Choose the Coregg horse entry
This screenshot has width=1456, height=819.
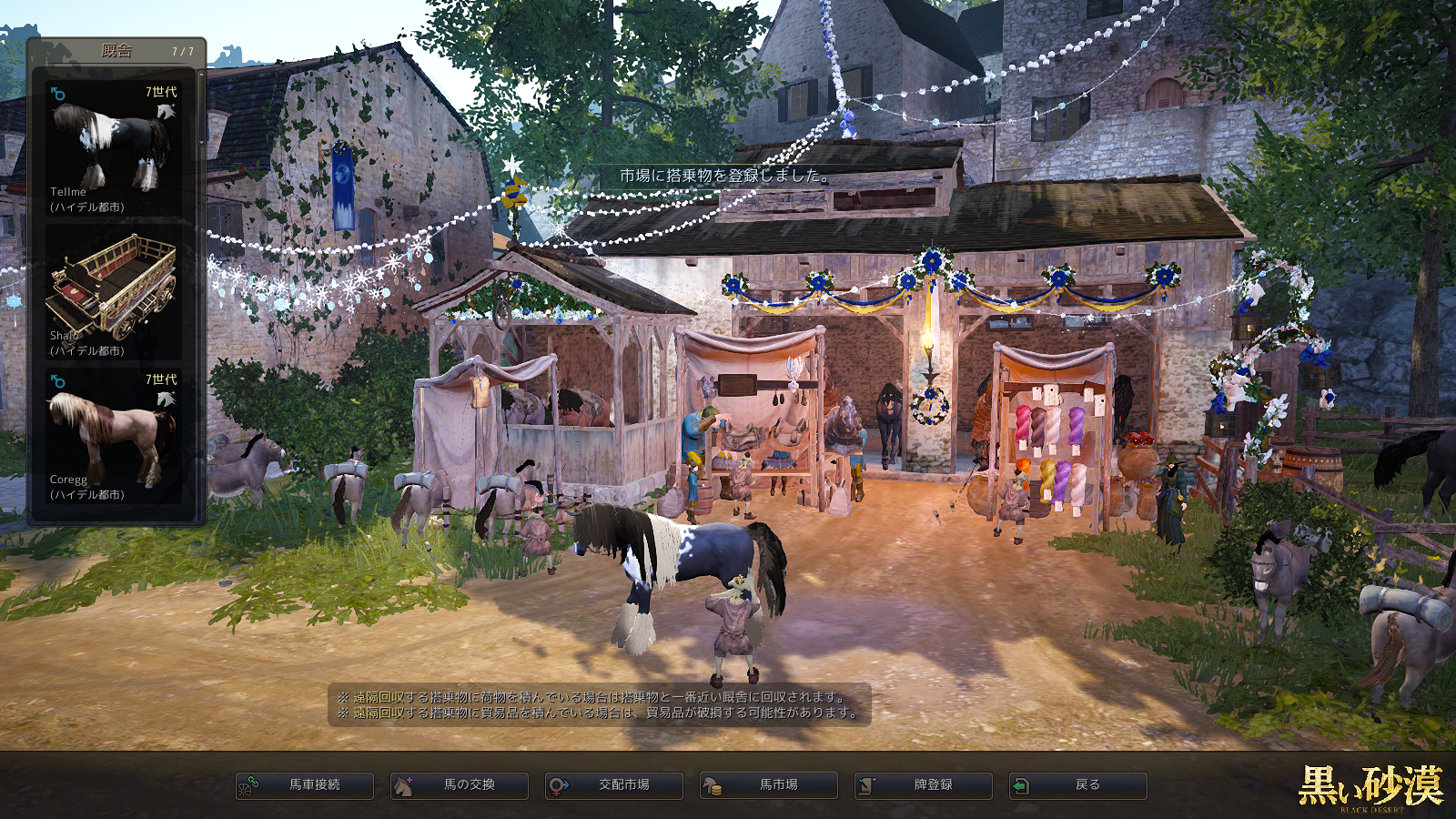[x=114, y=436]
